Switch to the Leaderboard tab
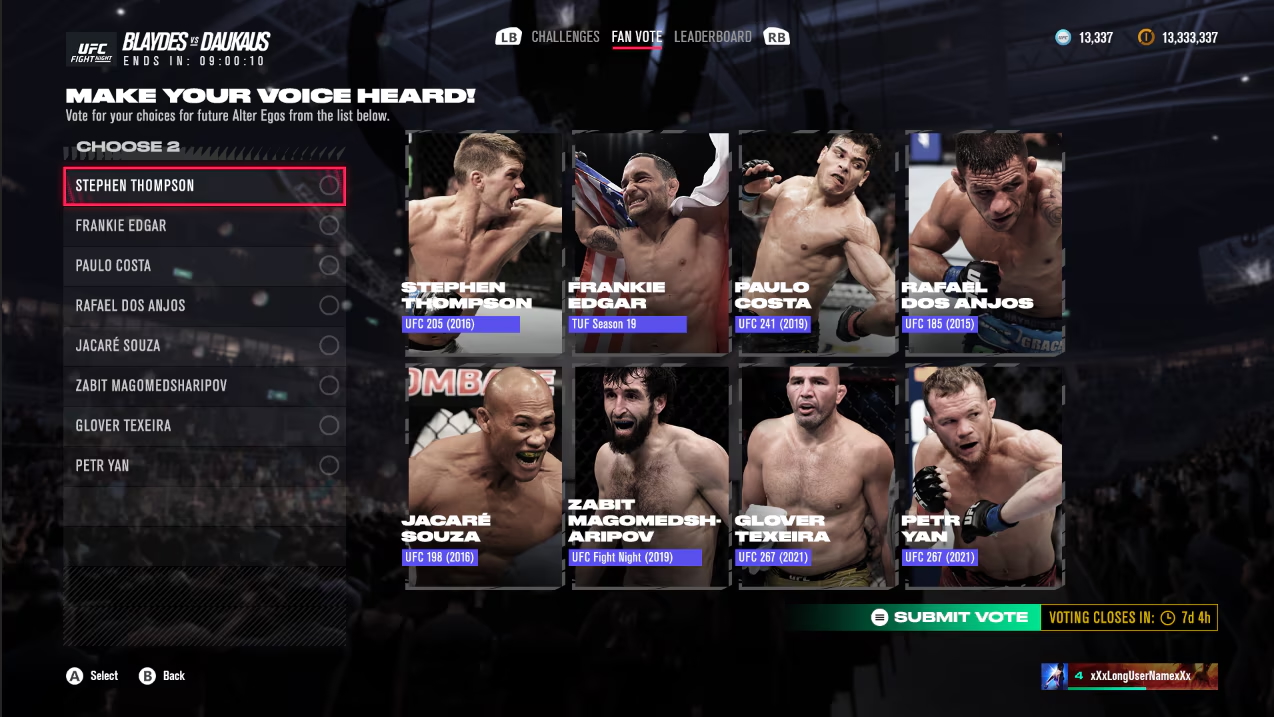 point(712,37)
